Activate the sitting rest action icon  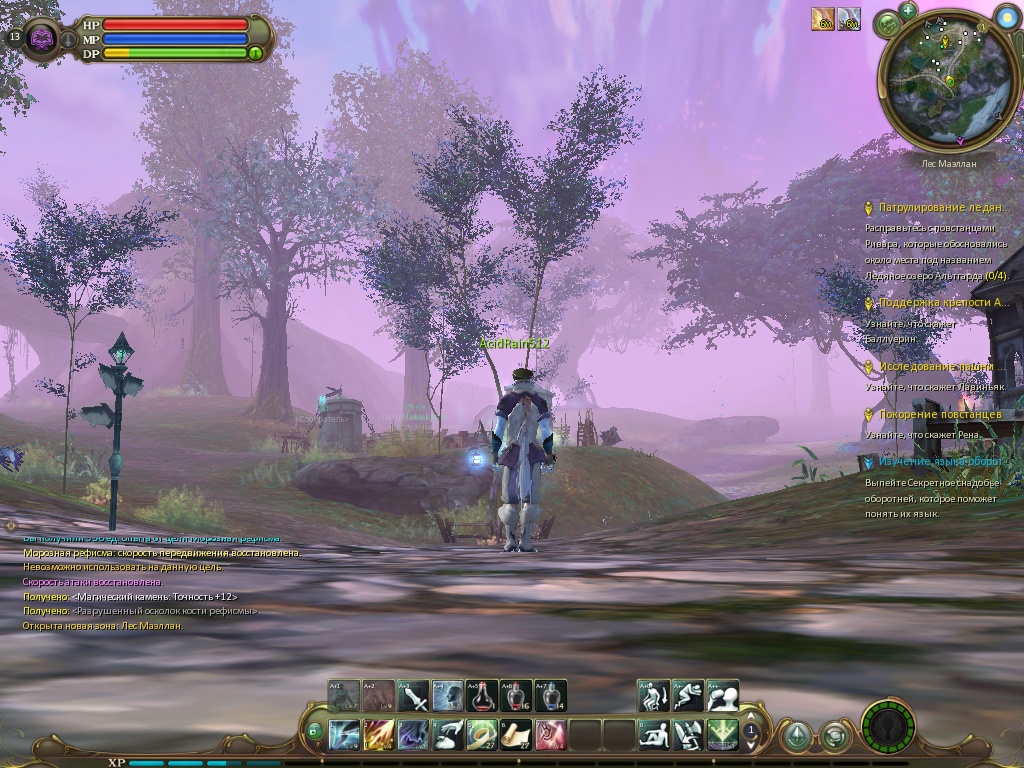click(x=654, y=735)
